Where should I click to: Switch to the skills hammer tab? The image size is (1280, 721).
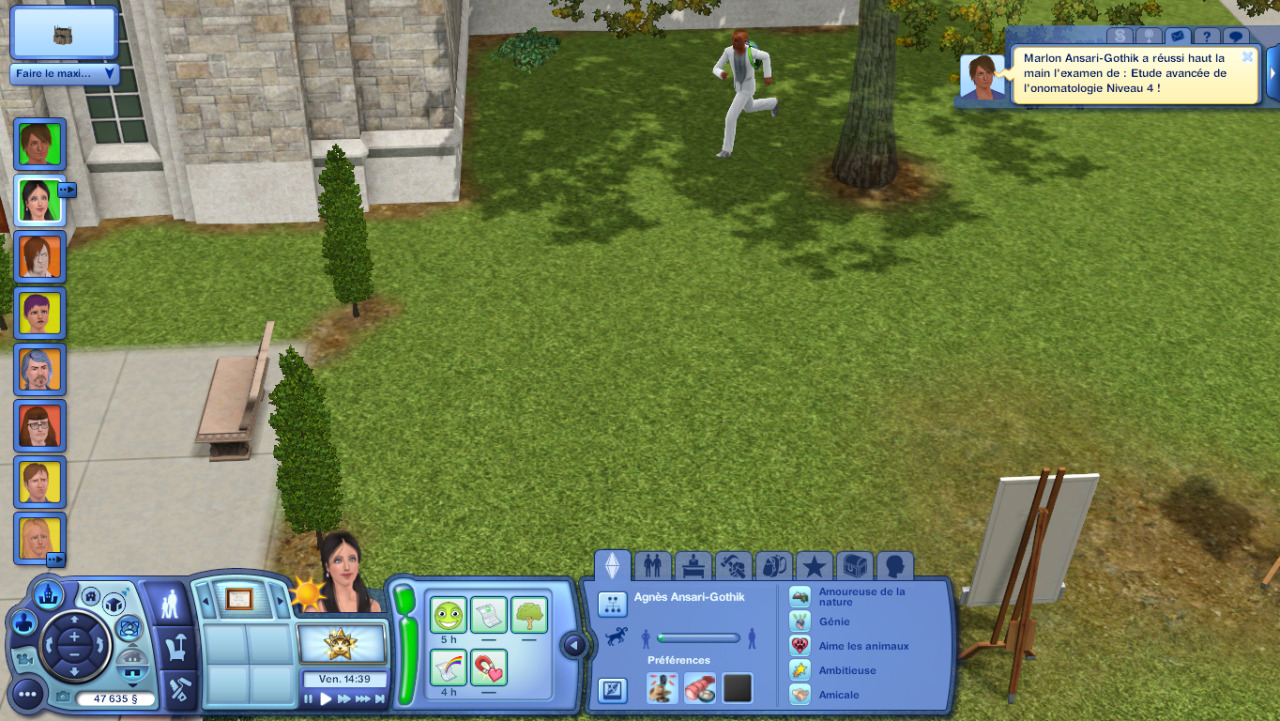pyautogui.click(x=734, y=567)
